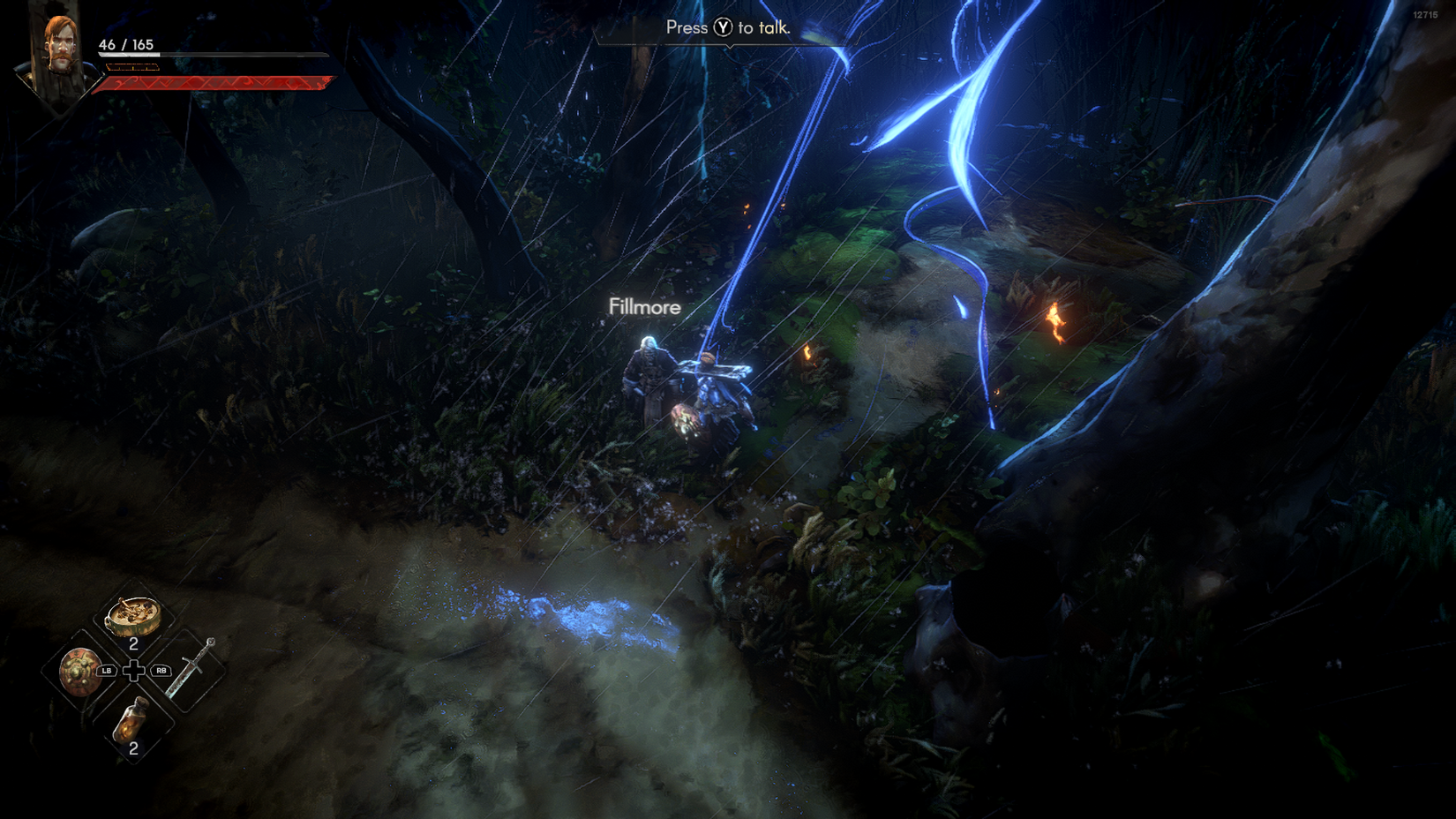
Task: Click the red-haired character portrait
Action: (59, 55)
